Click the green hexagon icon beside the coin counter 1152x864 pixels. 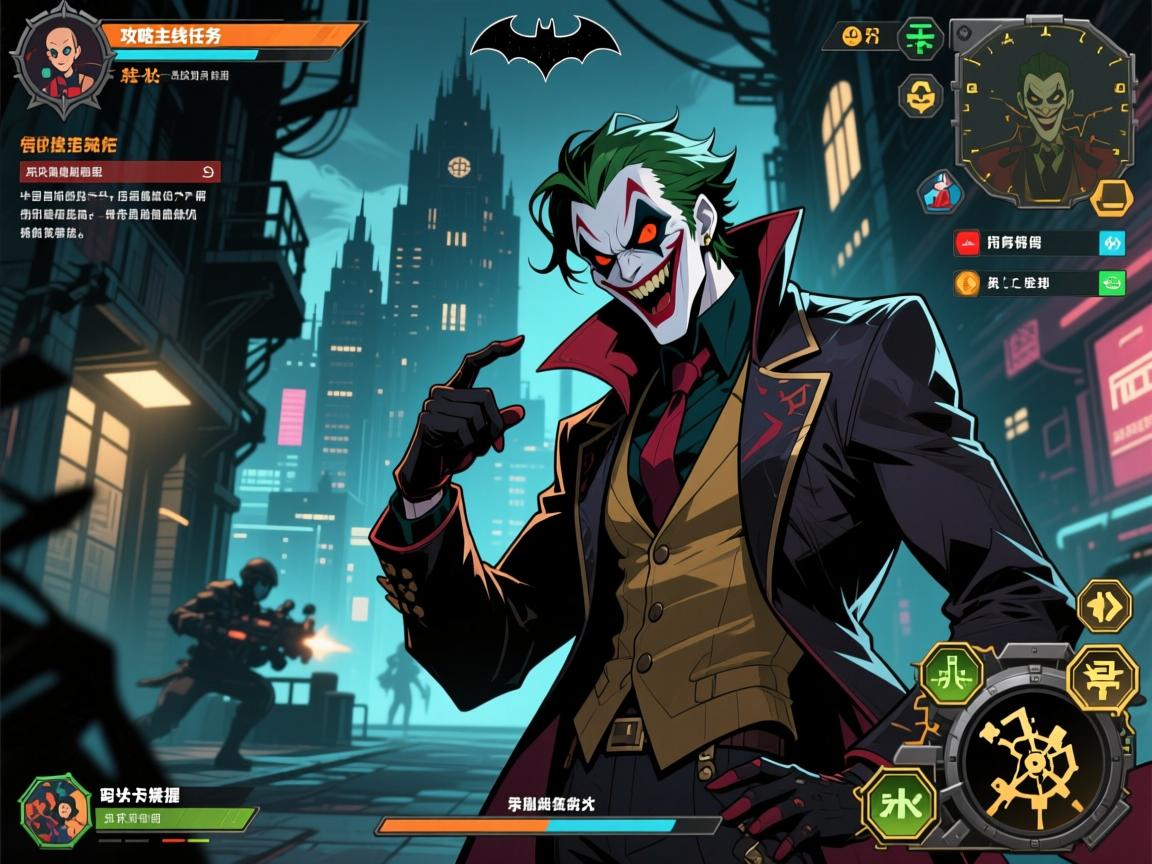click(919, 39)
